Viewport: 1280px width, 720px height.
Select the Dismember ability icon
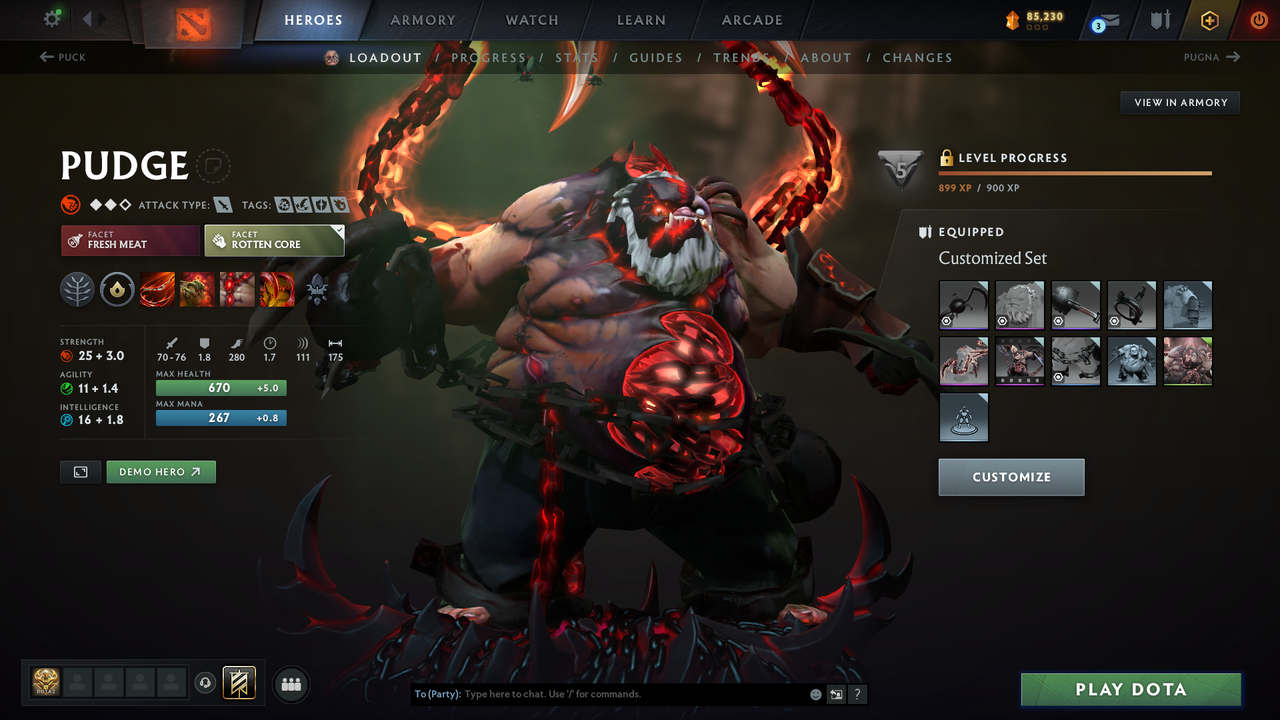coord(277,290)
